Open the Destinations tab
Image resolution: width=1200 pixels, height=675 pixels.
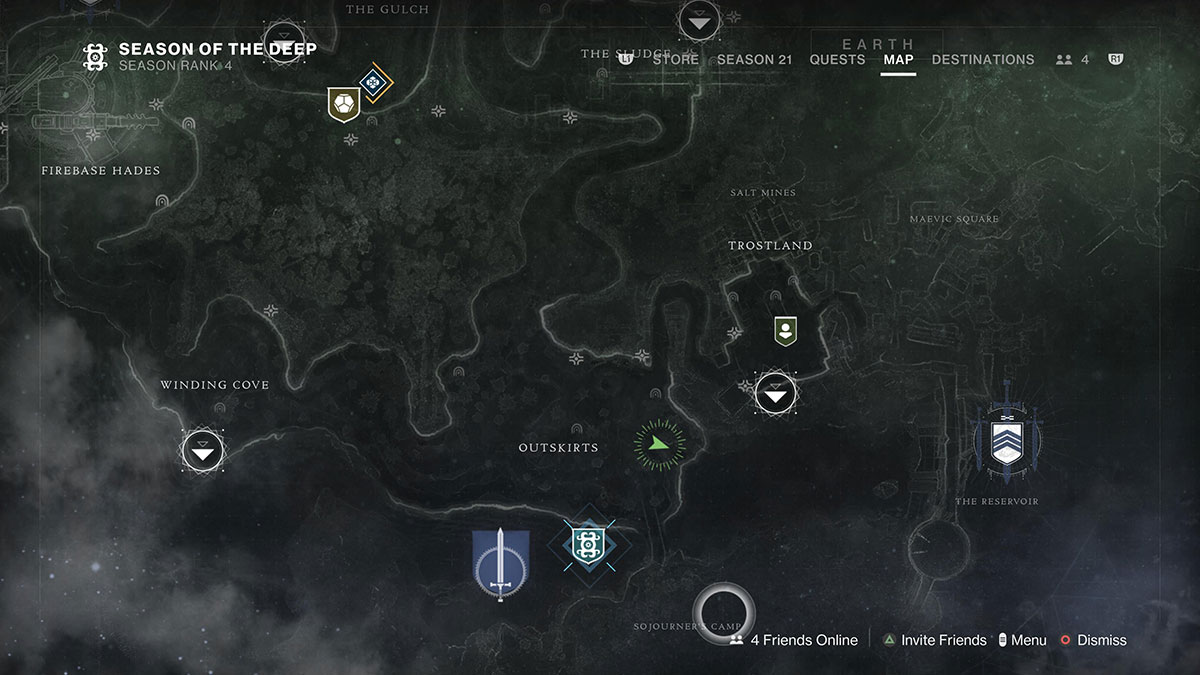coord(982,59)
